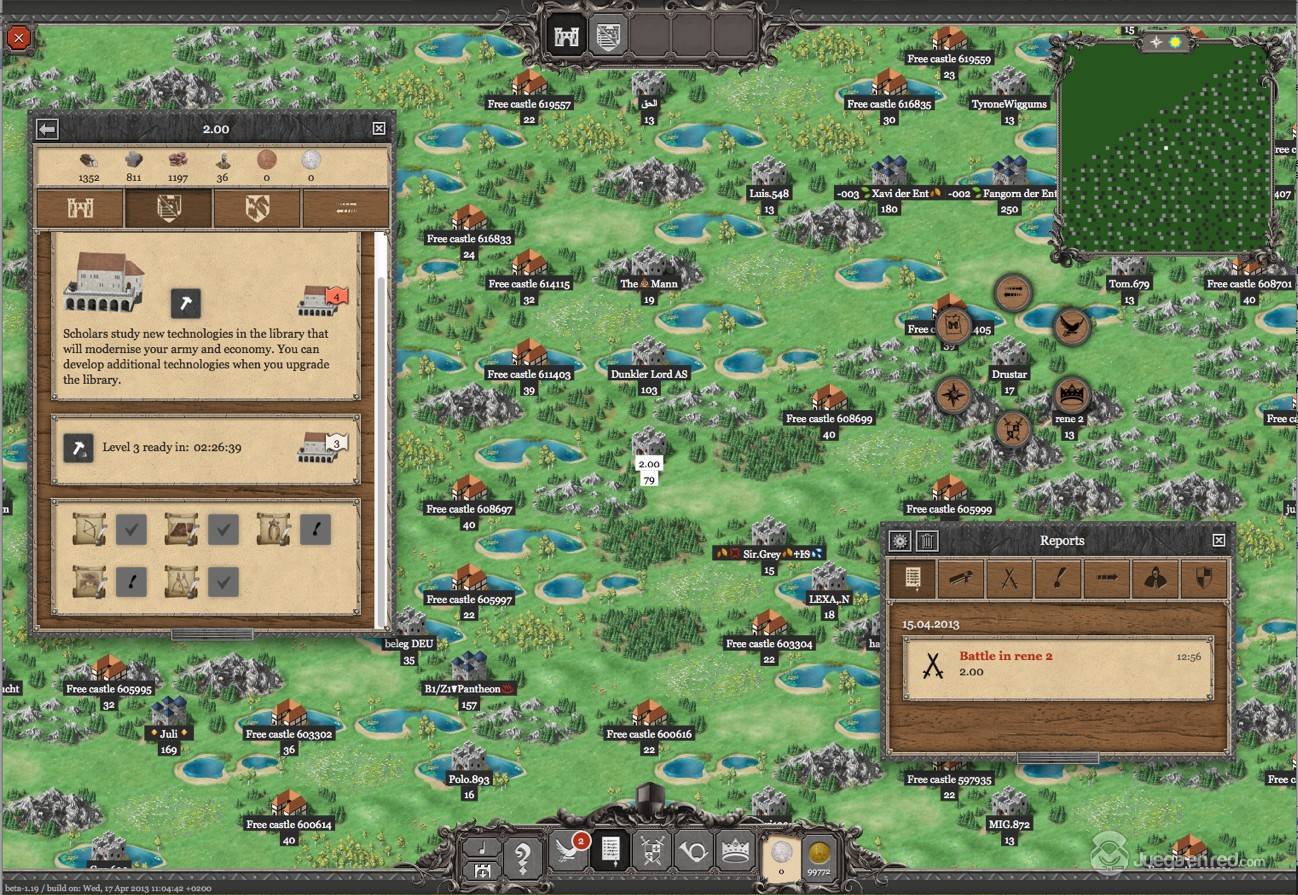Switch to the crossed swords battle reports tab

click(1009, 579)
